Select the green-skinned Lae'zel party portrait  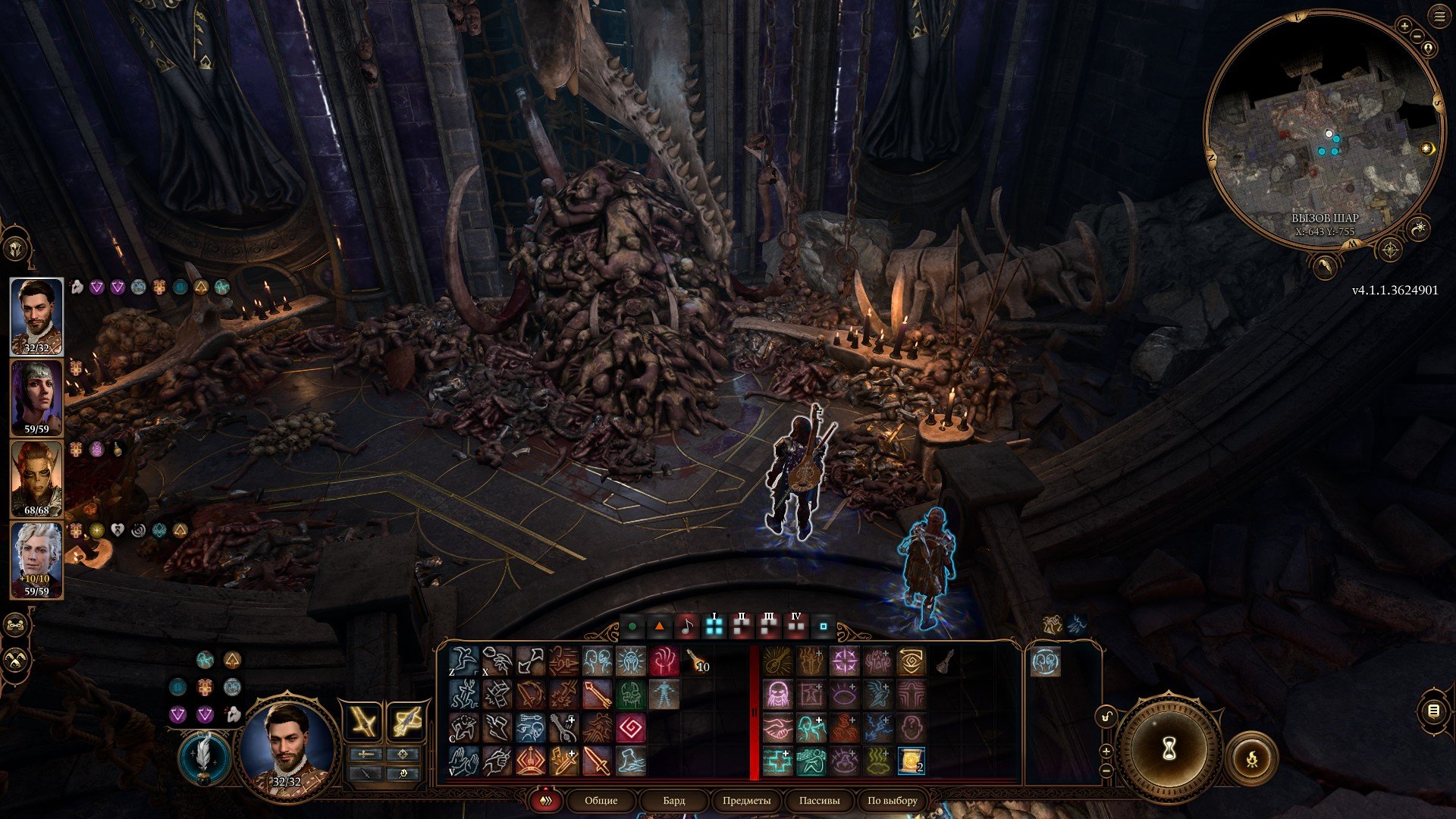point(36,479)
